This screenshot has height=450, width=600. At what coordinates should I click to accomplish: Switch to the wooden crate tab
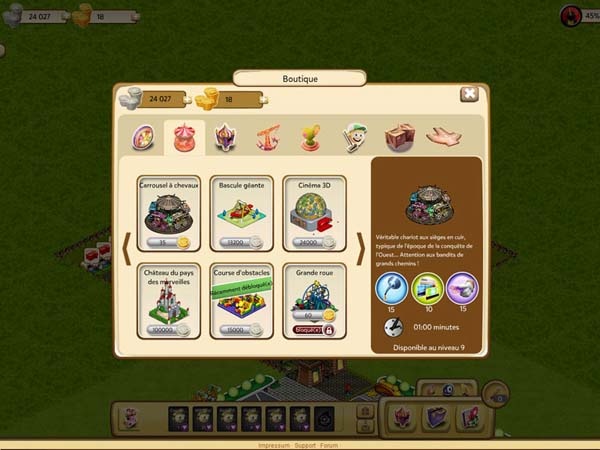398,138
